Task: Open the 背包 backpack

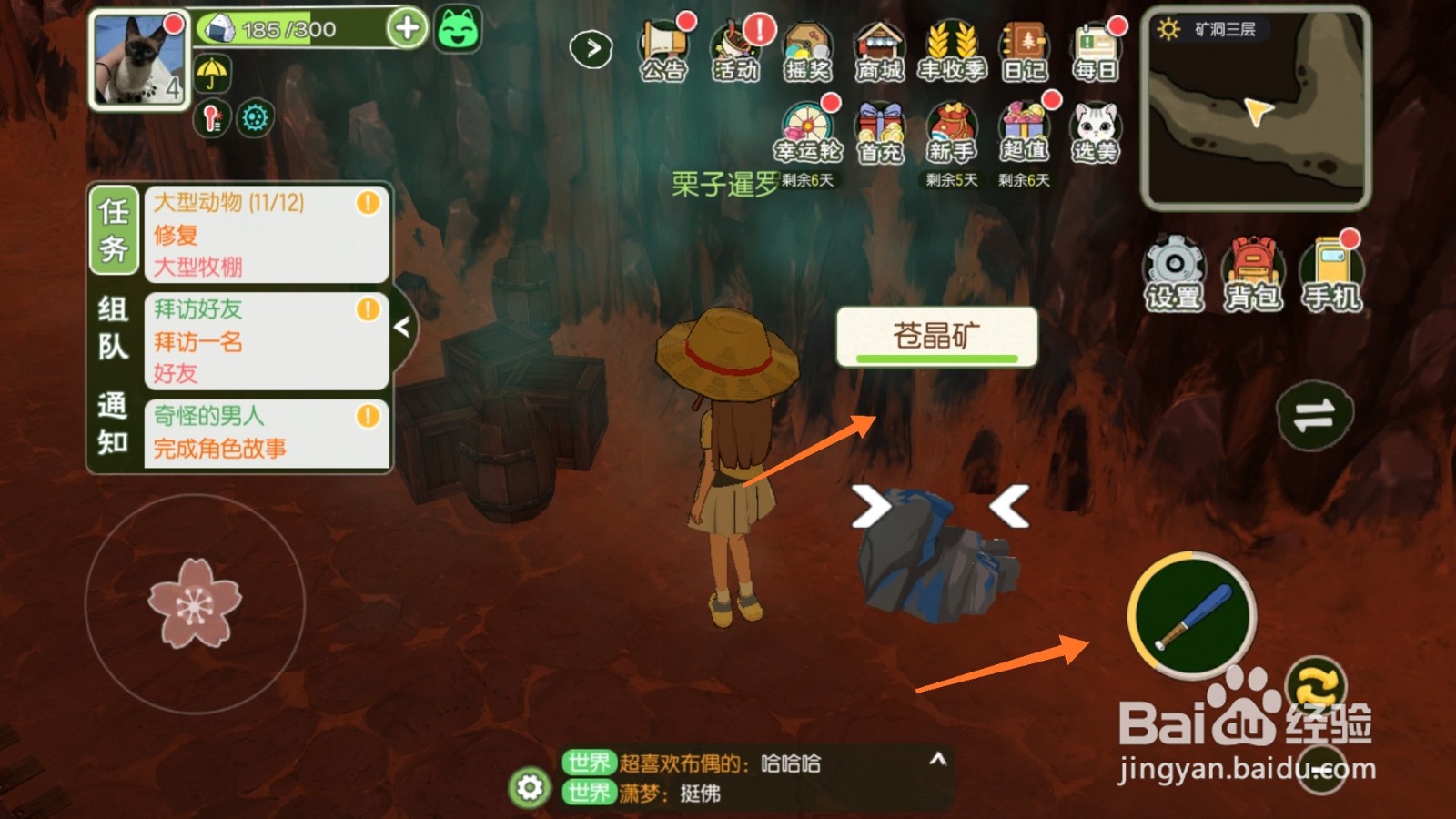Action: (1253, 268)
